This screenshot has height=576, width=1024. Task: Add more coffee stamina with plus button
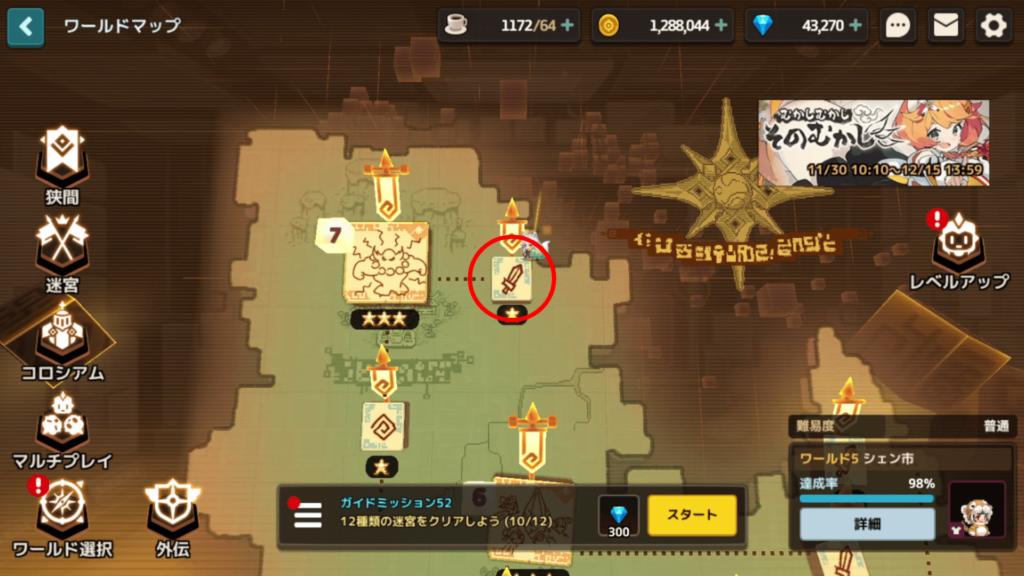[x=568, y=26]
